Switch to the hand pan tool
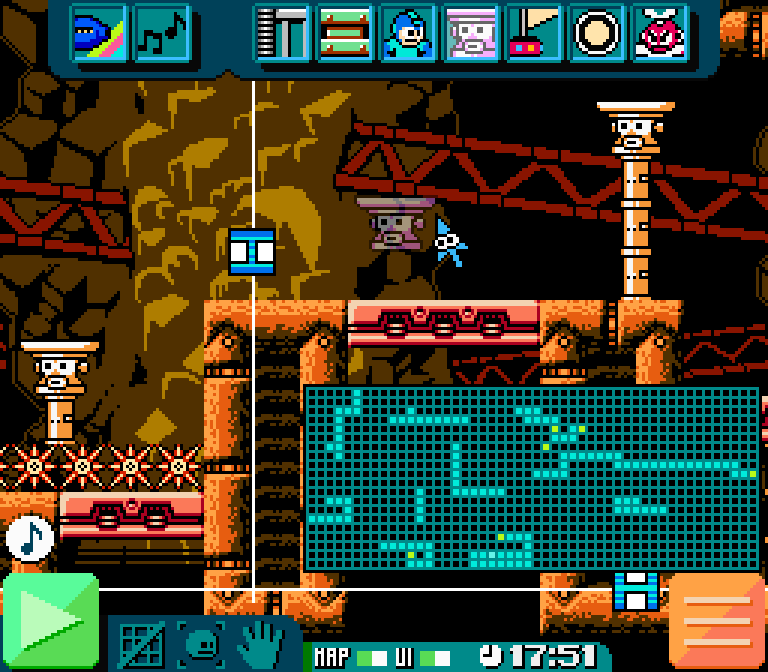Image resolution: width=768 pixels, height=672 pixels. click(263, 644)
